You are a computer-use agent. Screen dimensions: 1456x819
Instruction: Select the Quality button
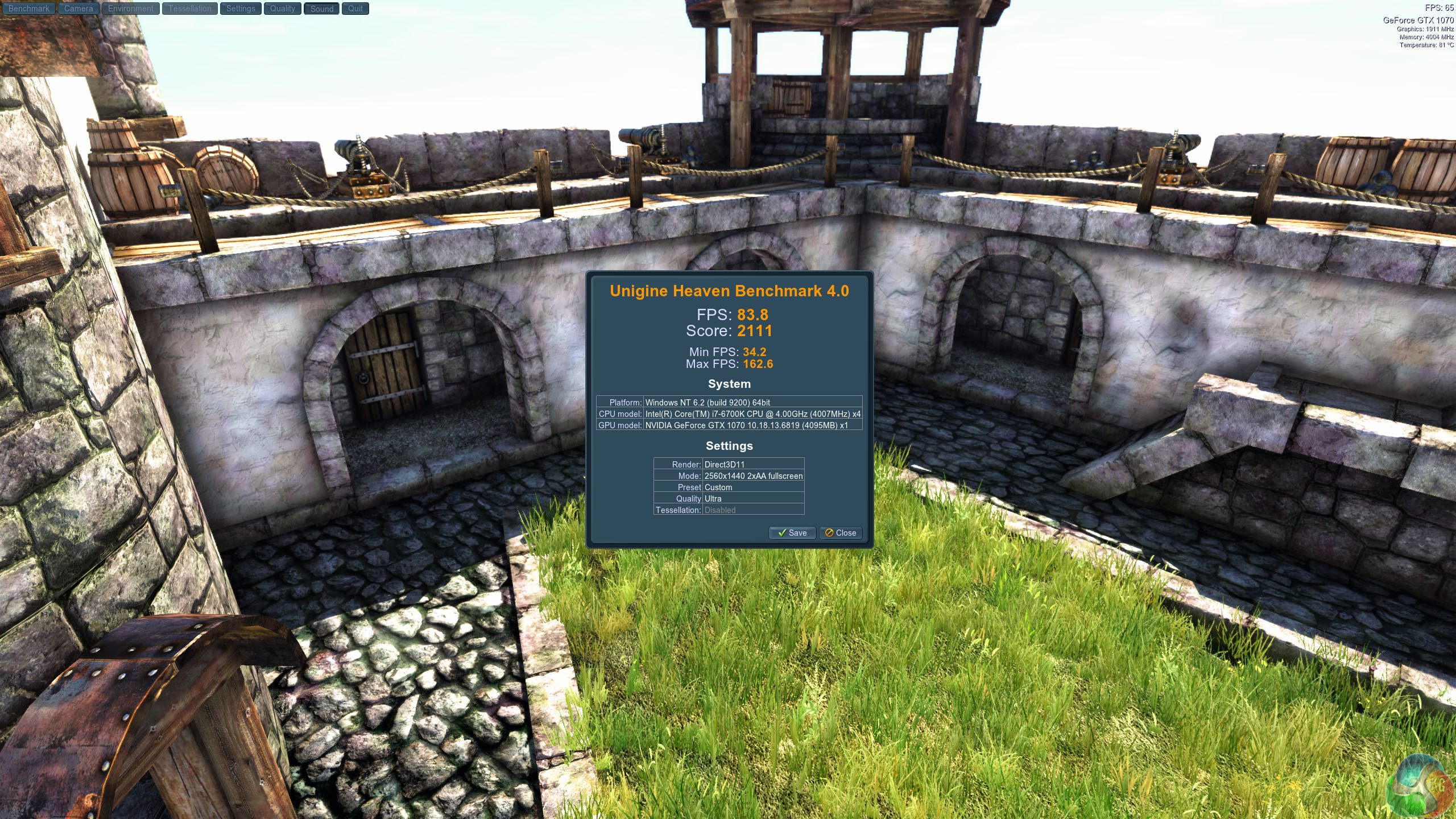pos(283,9)
